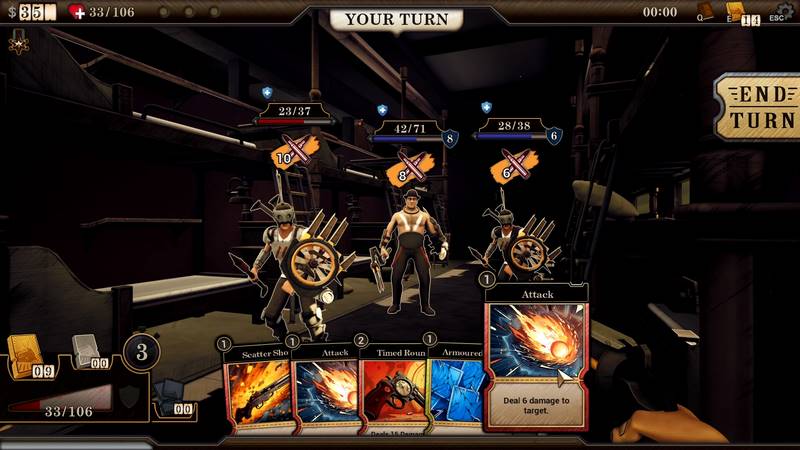
Task: Play the enlarged Attack card showing its description
Action: tap(536, 355)
